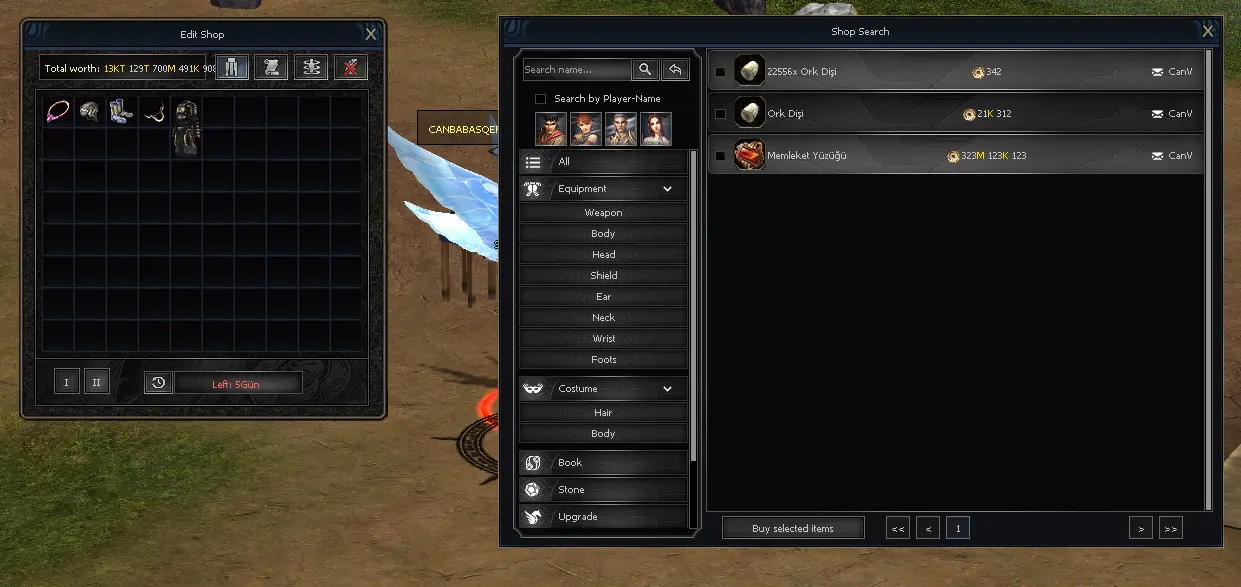Select the Neck equipment filter
Viewport: 1241px width, 587px height.
point(603,318)
